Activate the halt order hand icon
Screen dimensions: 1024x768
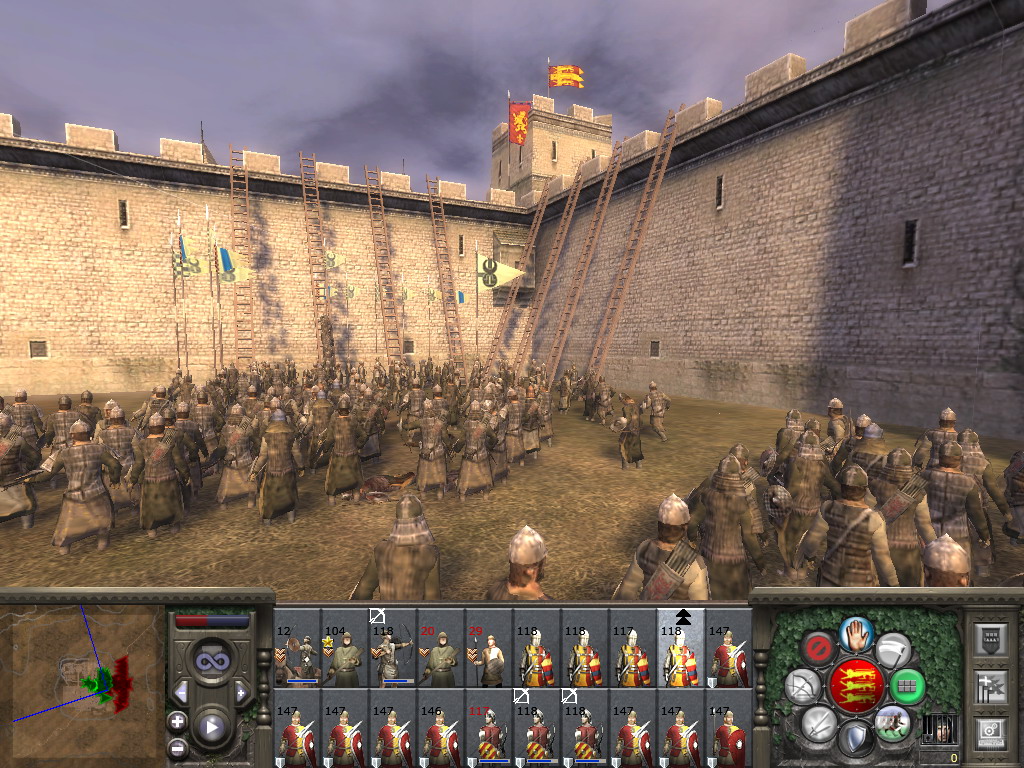(x=855, y=633)
